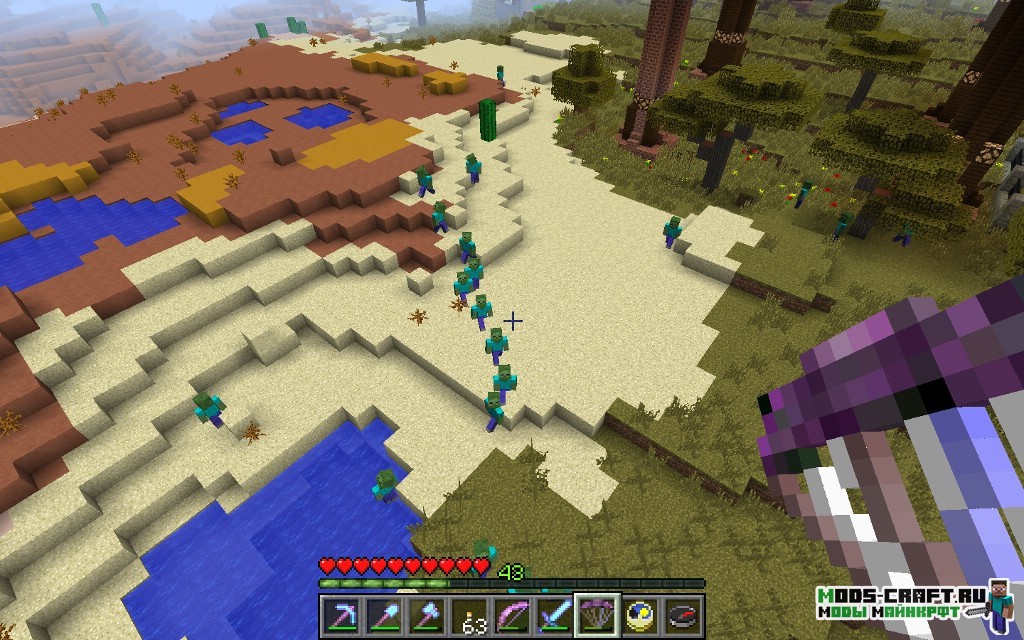Image resolution: width=1024 pixels, height=640 pixels.
Task: Select the compass hotbar slot
Action: coord(684,613)
